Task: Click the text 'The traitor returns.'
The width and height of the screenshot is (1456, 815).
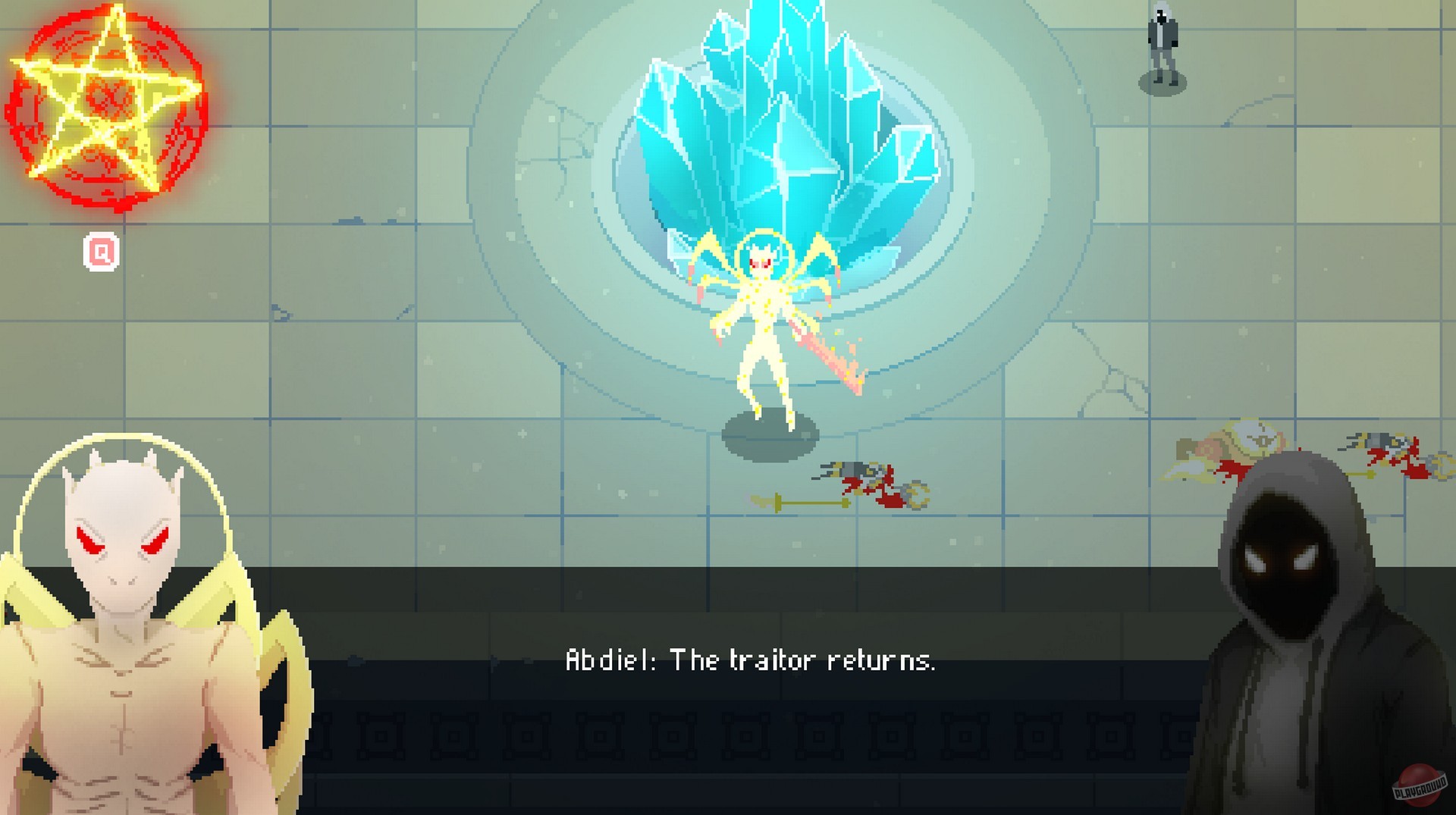Action: tap(804, 659)
